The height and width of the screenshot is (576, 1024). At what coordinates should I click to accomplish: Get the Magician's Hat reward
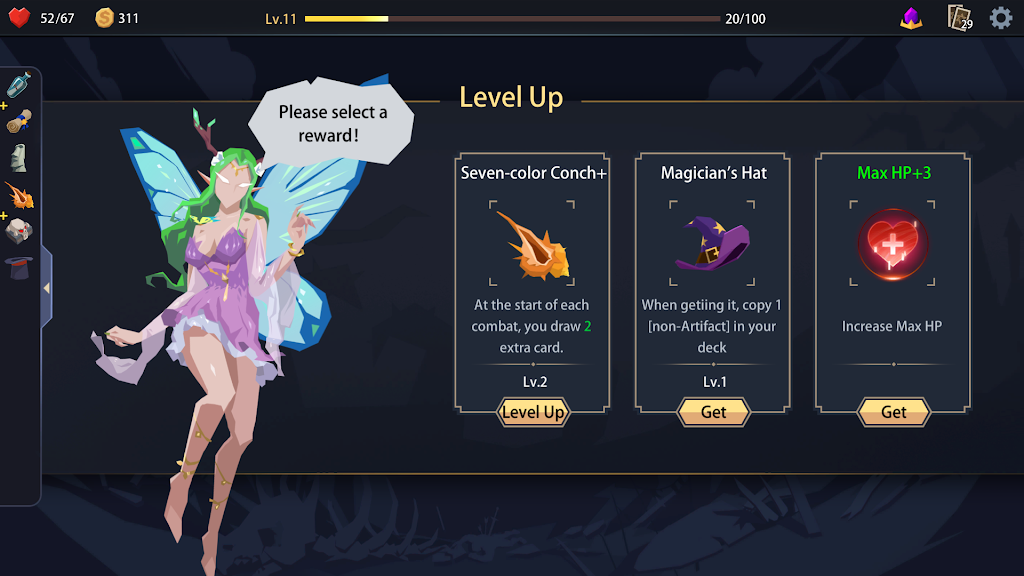pyautogui.click(x=713, y=412)
